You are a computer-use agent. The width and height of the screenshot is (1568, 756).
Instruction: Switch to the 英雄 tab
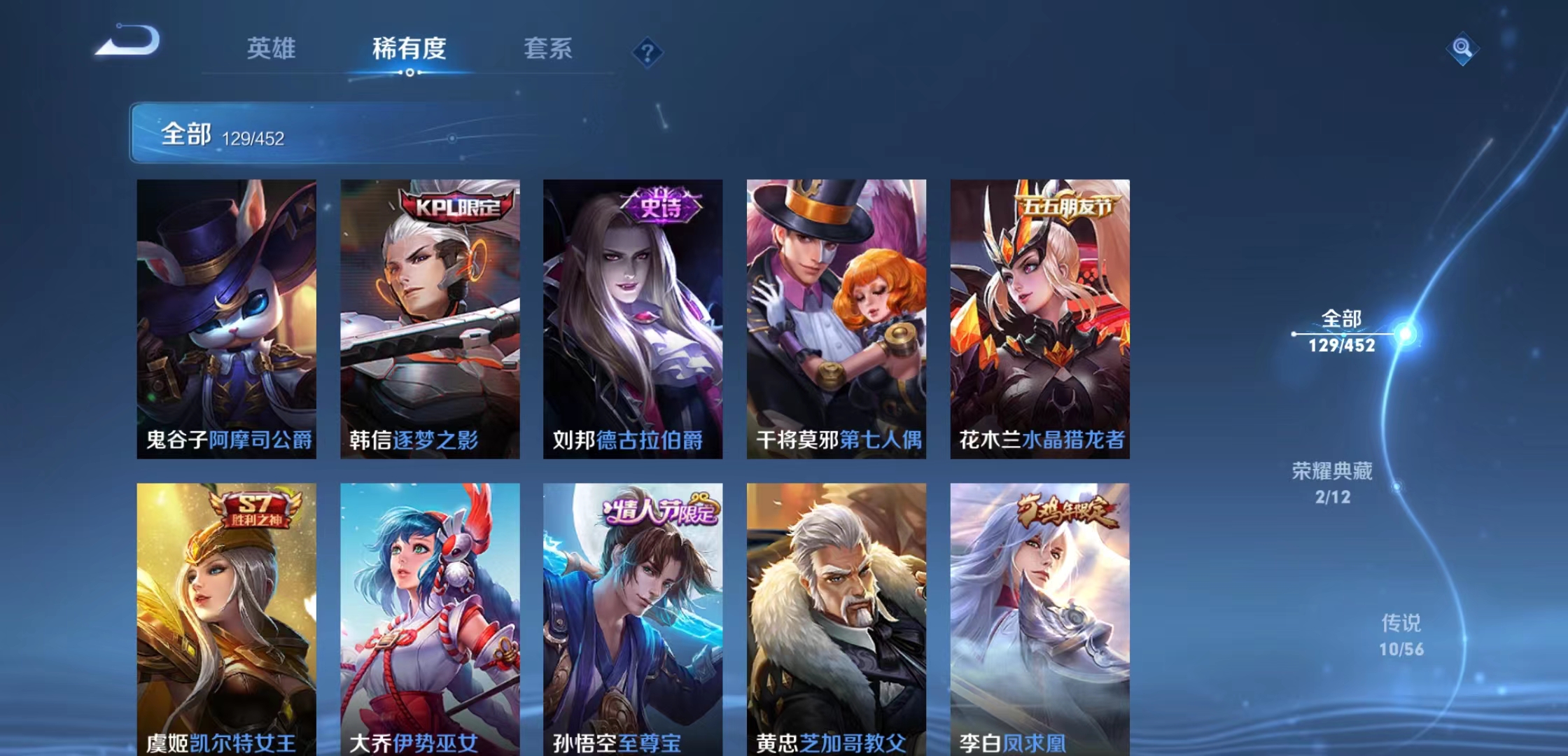pos(271,49)
